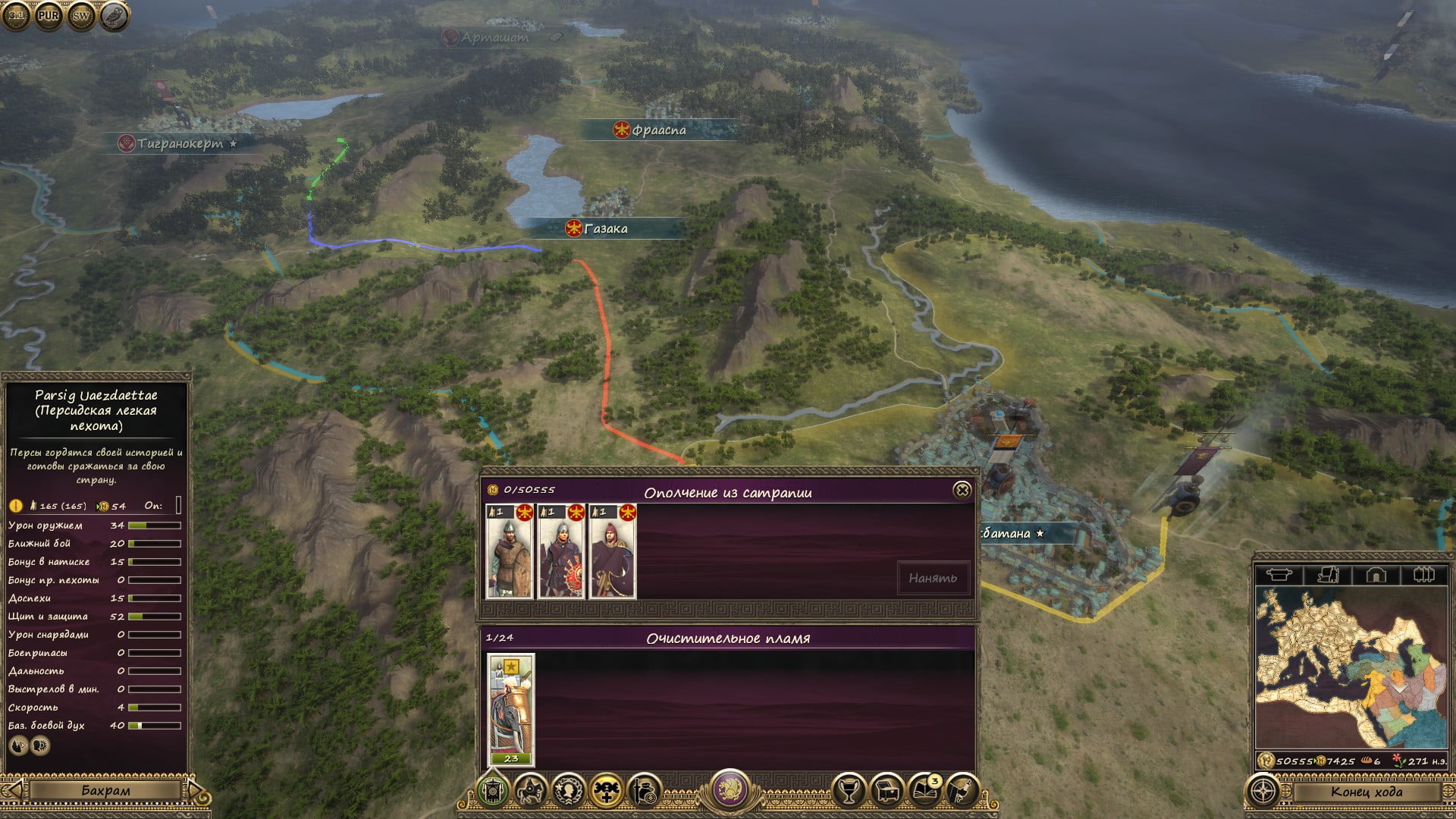
Task: Close the Ополчение из сатрапии recruitment panel
Action: (962, 491)
